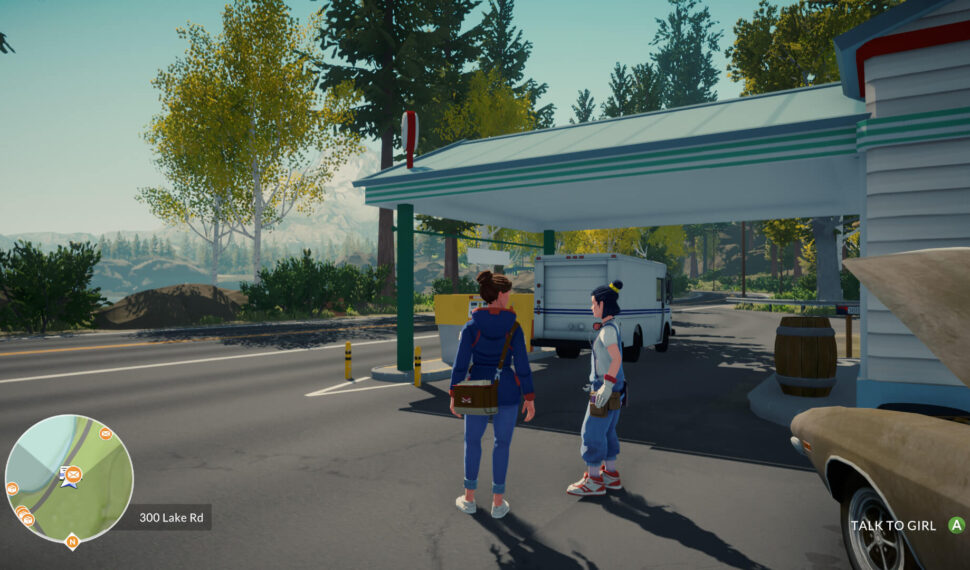
Task: Select the large envelope marker at minimap center
Action: pyautogui.click(x=73, y=474)
